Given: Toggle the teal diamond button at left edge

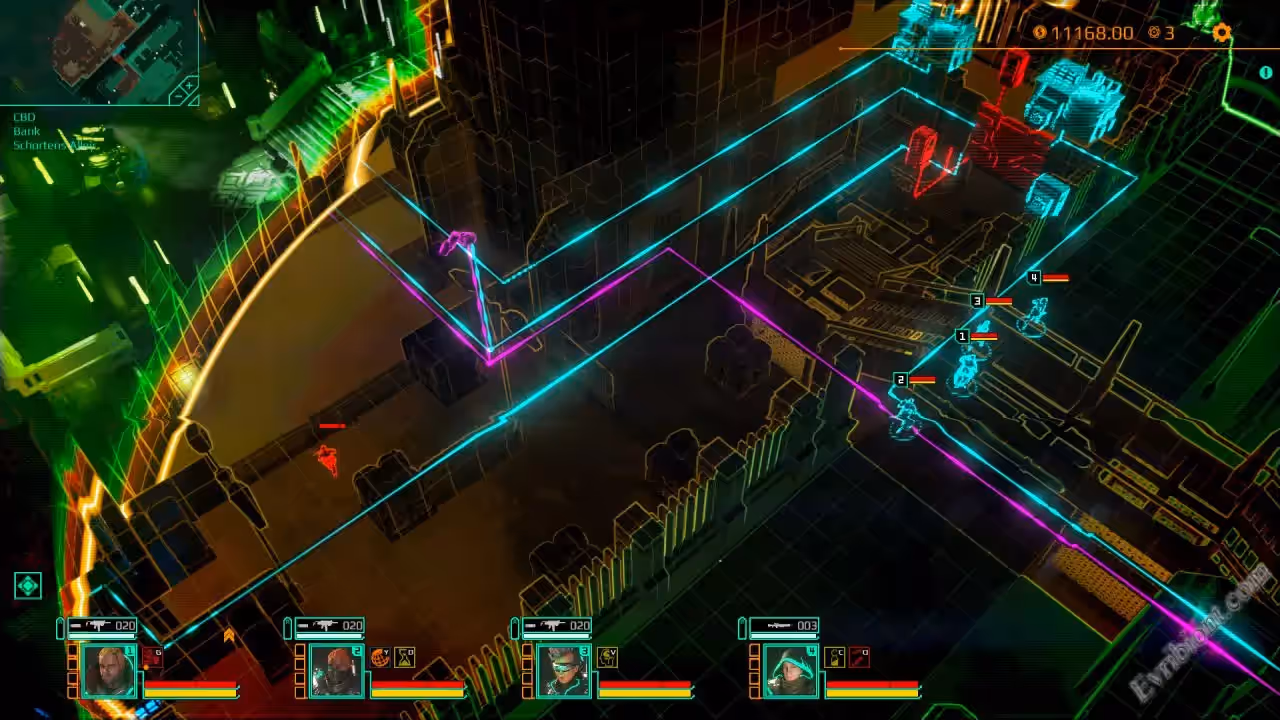Looking at the screenshot, I should click(x=28, y=586).
